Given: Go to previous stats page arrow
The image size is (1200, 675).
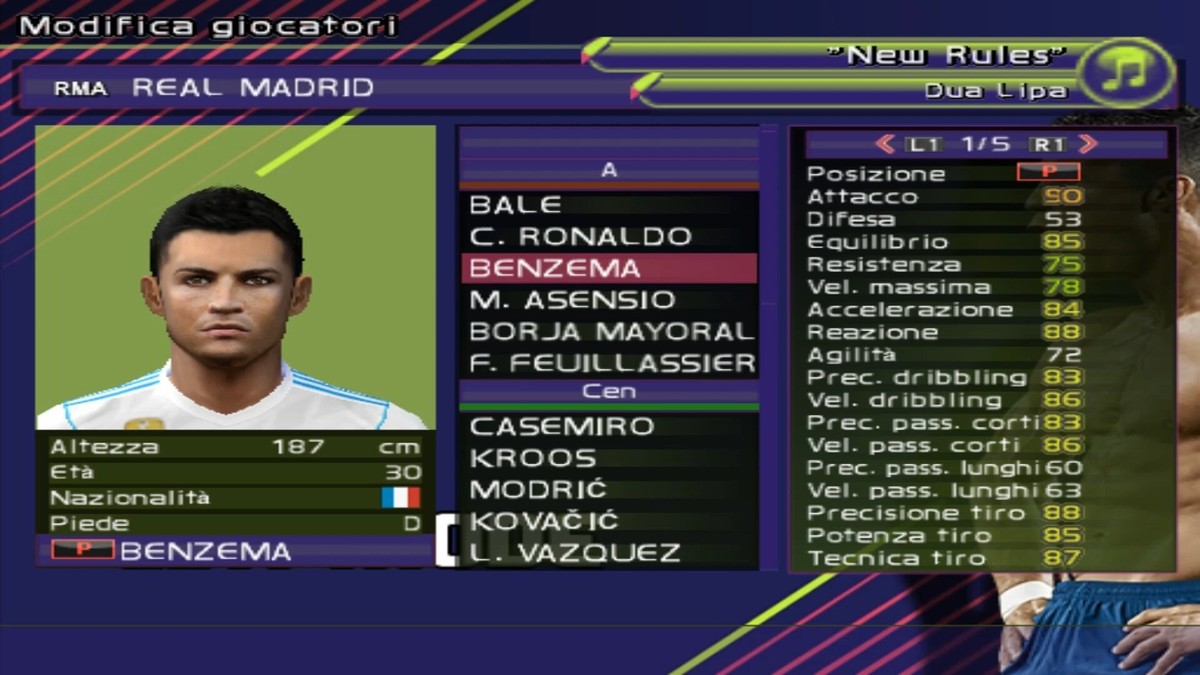Looking at the screenshot, I should tap(885, 144).
